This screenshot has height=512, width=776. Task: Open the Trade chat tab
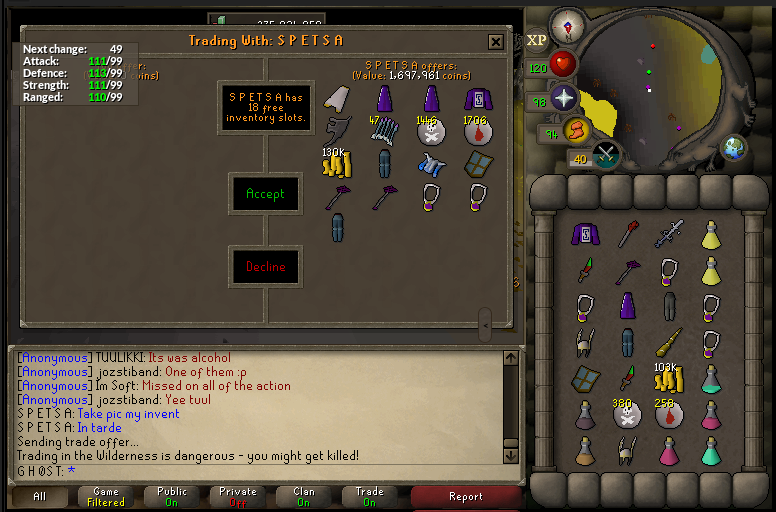370,496
